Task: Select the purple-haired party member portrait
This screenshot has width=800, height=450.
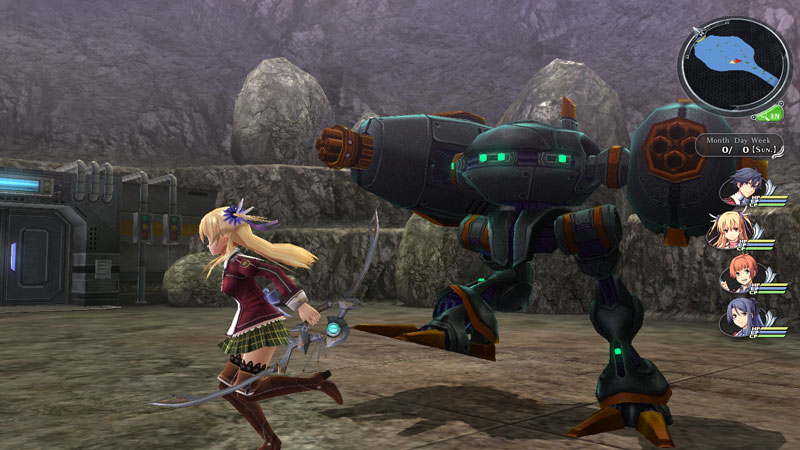Action: pos(739,317)
